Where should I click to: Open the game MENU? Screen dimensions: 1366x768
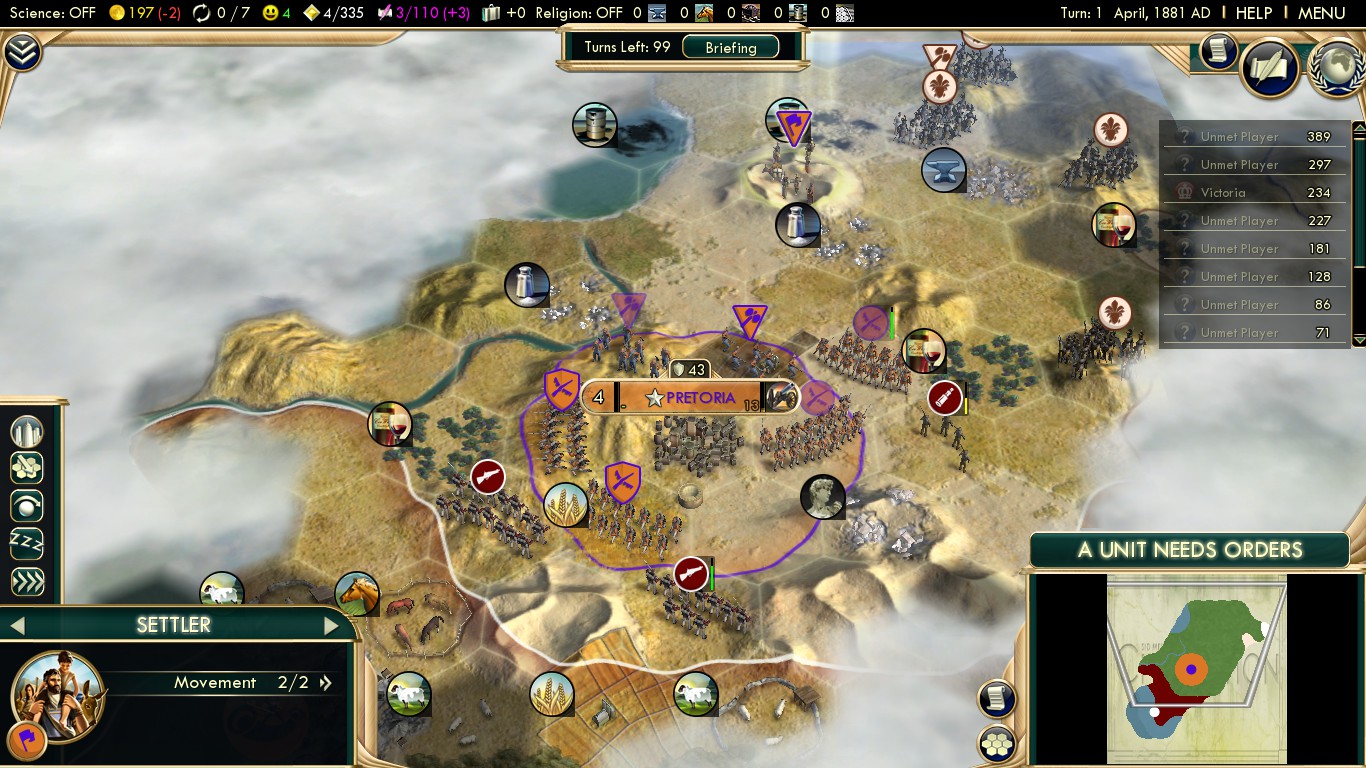tap(1321, 13)
